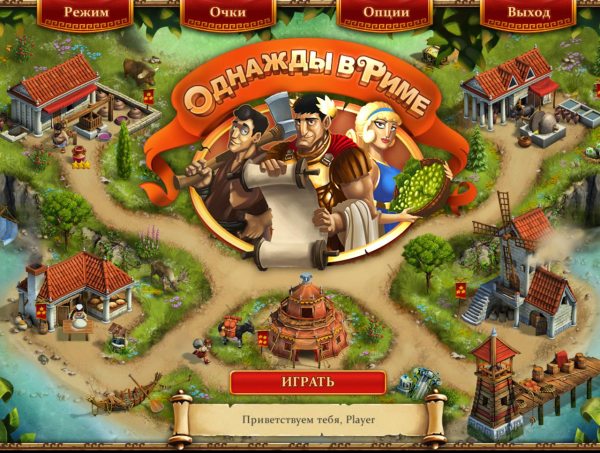
Task: Click the Player greeting scroll
Action: pyautogui.click(x=307, y=419)
